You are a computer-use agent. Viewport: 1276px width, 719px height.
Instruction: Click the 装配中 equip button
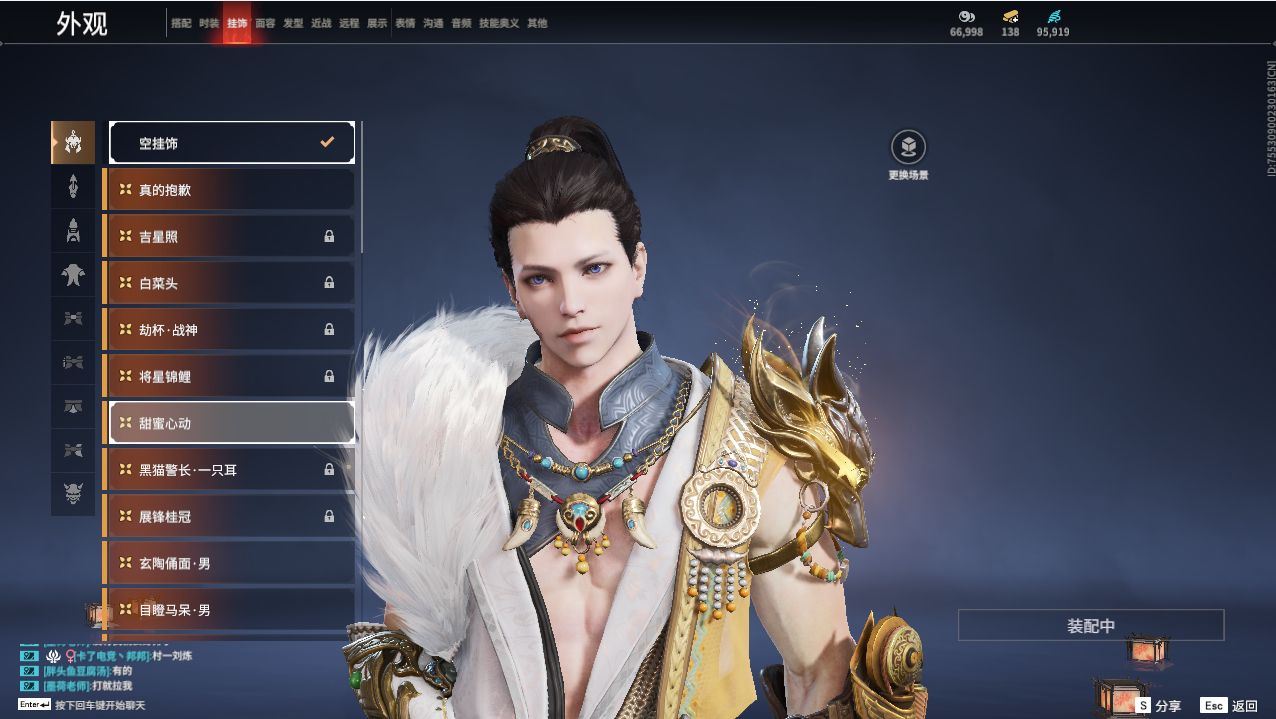point(1090,626)
